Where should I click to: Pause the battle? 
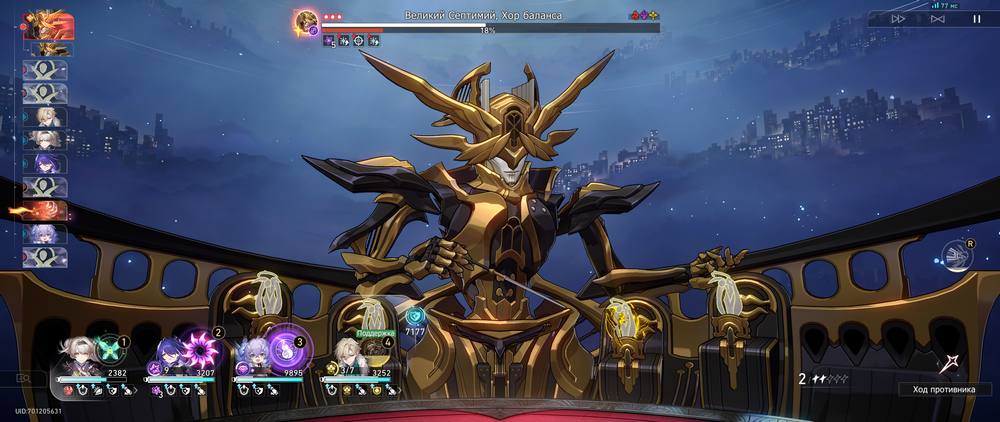[977, 18]
